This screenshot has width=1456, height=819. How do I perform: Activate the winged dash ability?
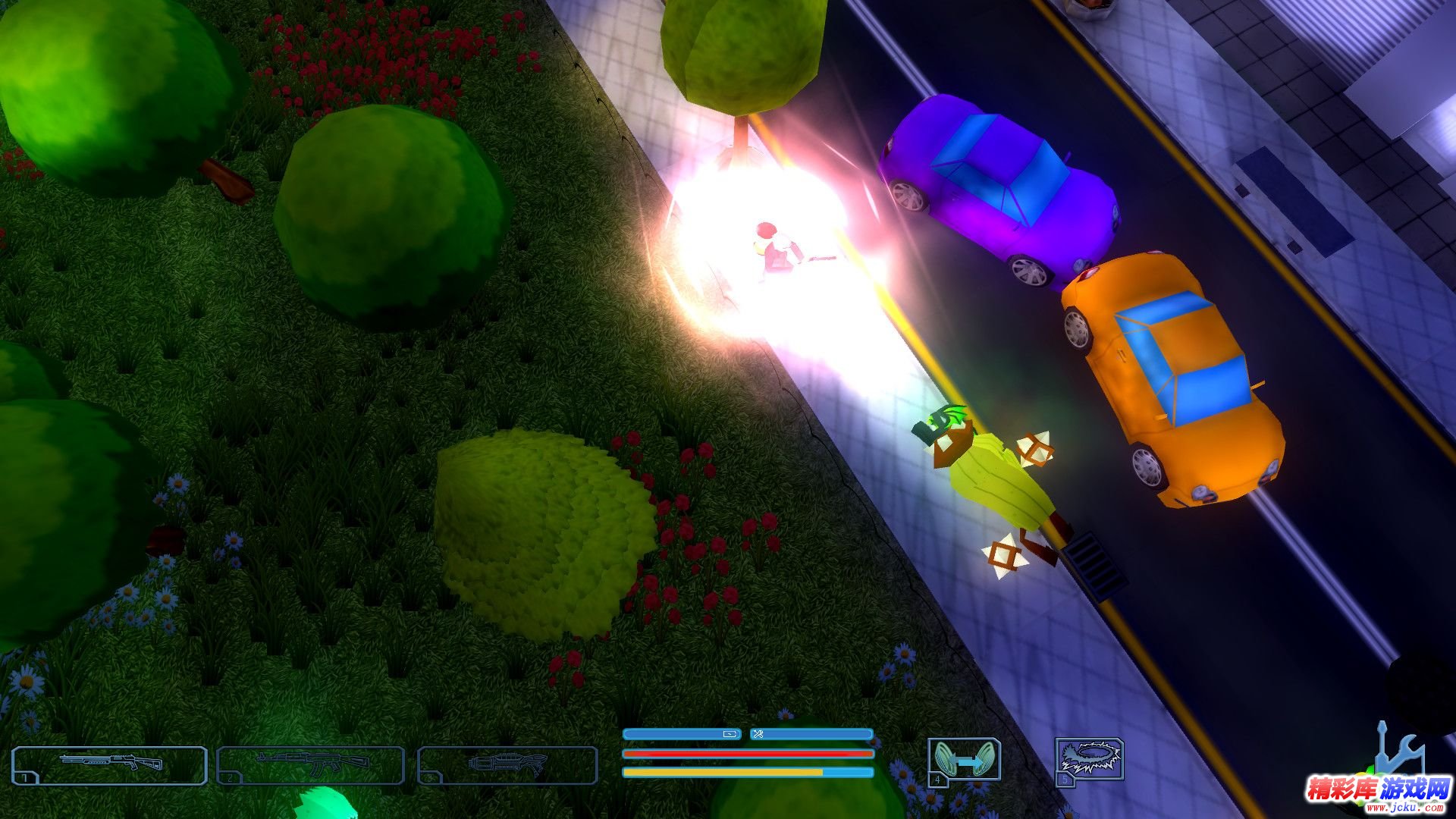tap(964, 761)
